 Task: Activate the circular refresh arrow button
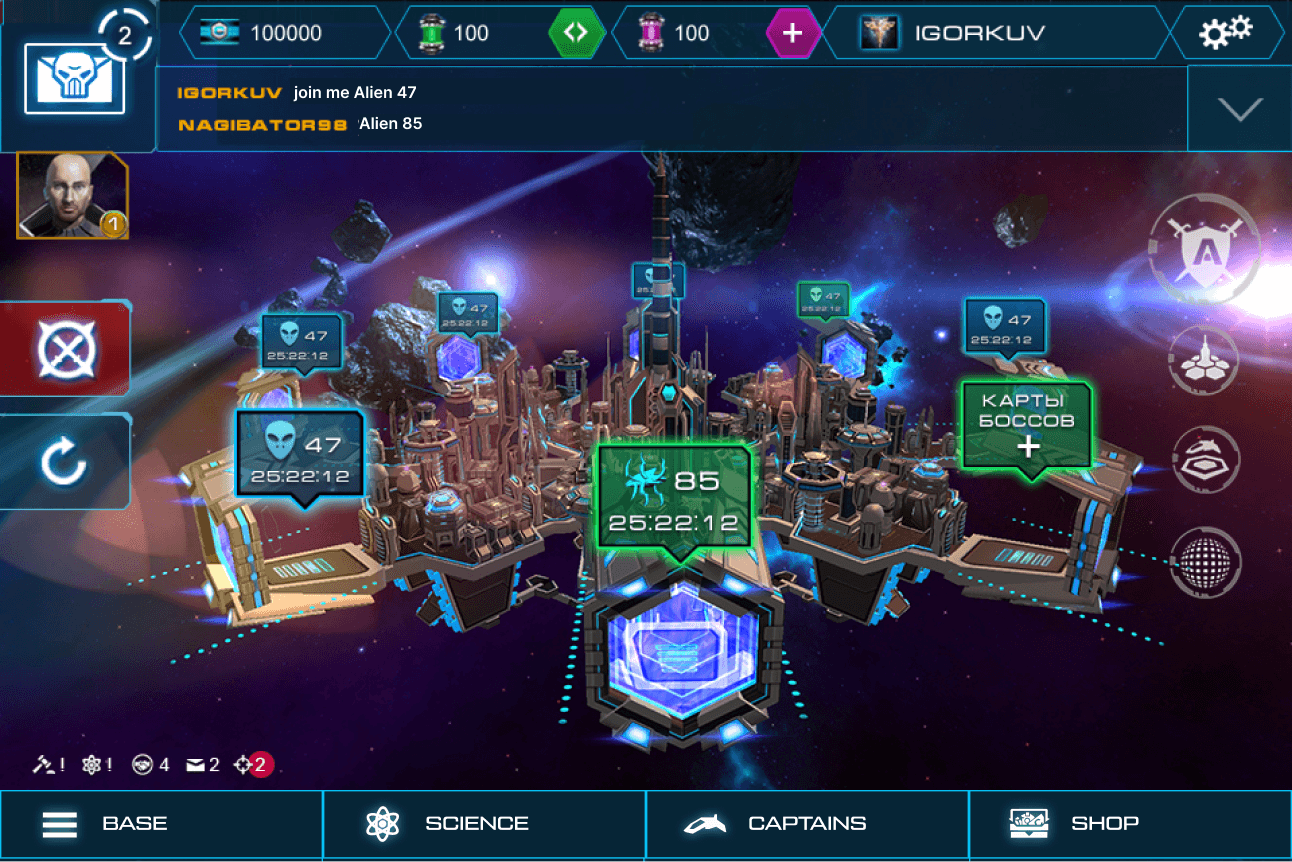(x=65, y=463)
